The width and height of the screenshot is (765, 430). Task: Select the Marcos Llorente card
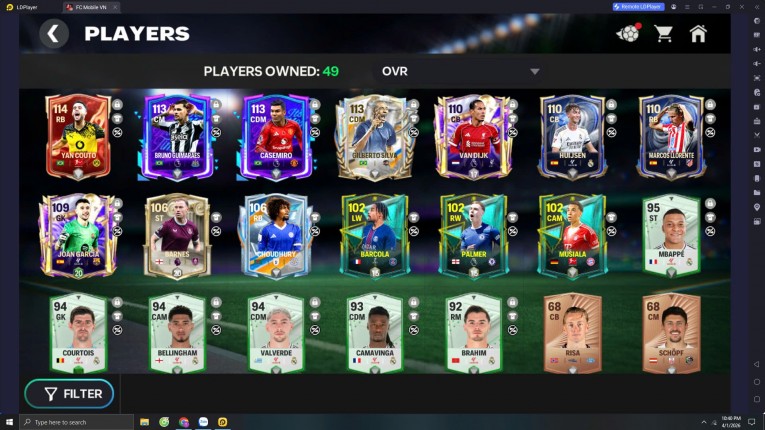click(x=670, y=137)
